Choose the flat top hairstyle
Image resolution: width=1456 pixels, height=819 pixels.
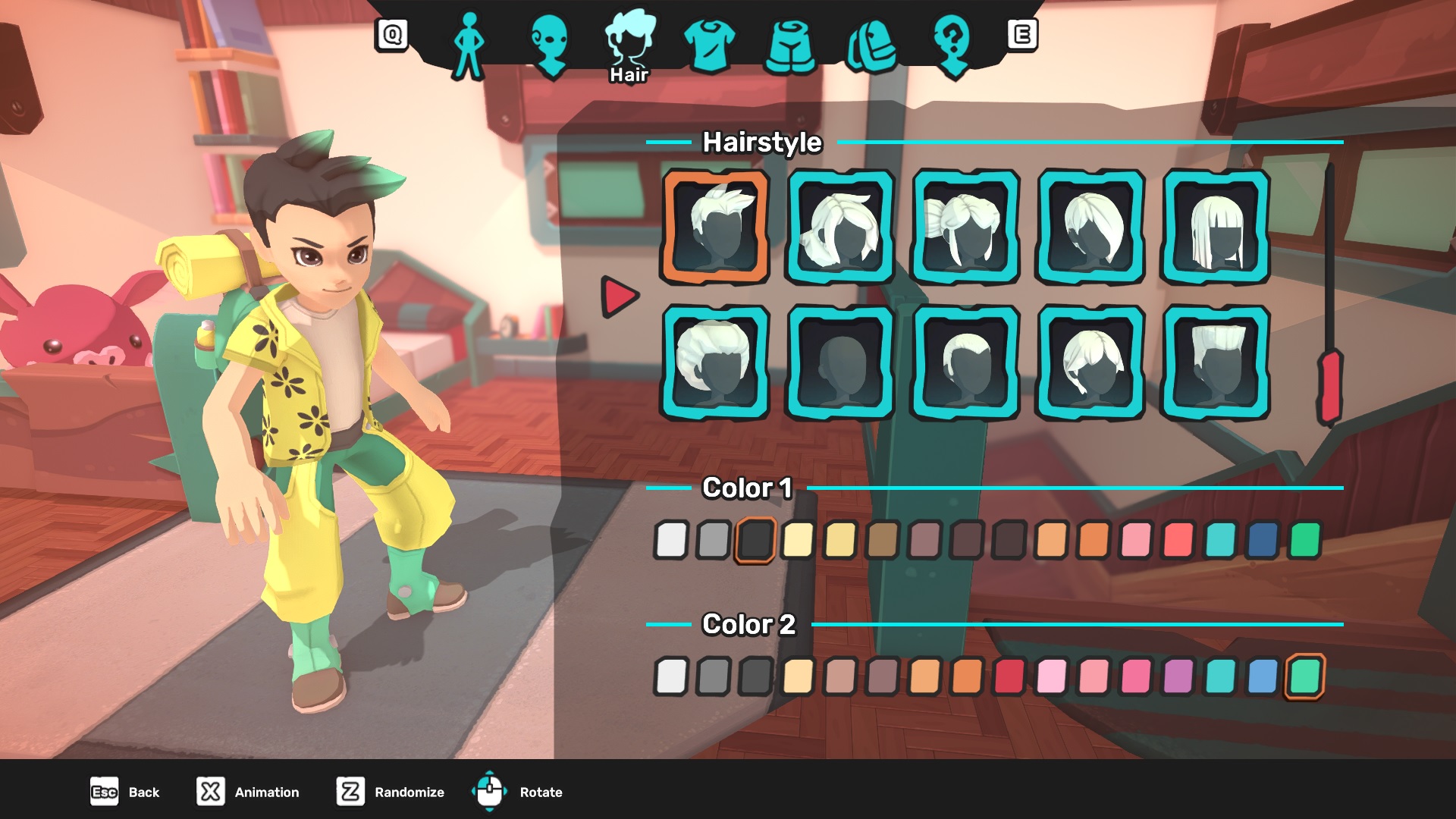[x=1216, y=363]
